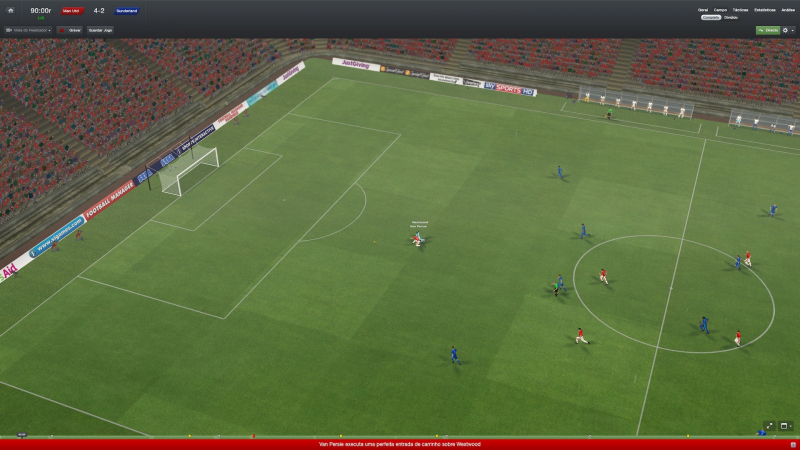Switch to the Geral tab

point(703,10)
